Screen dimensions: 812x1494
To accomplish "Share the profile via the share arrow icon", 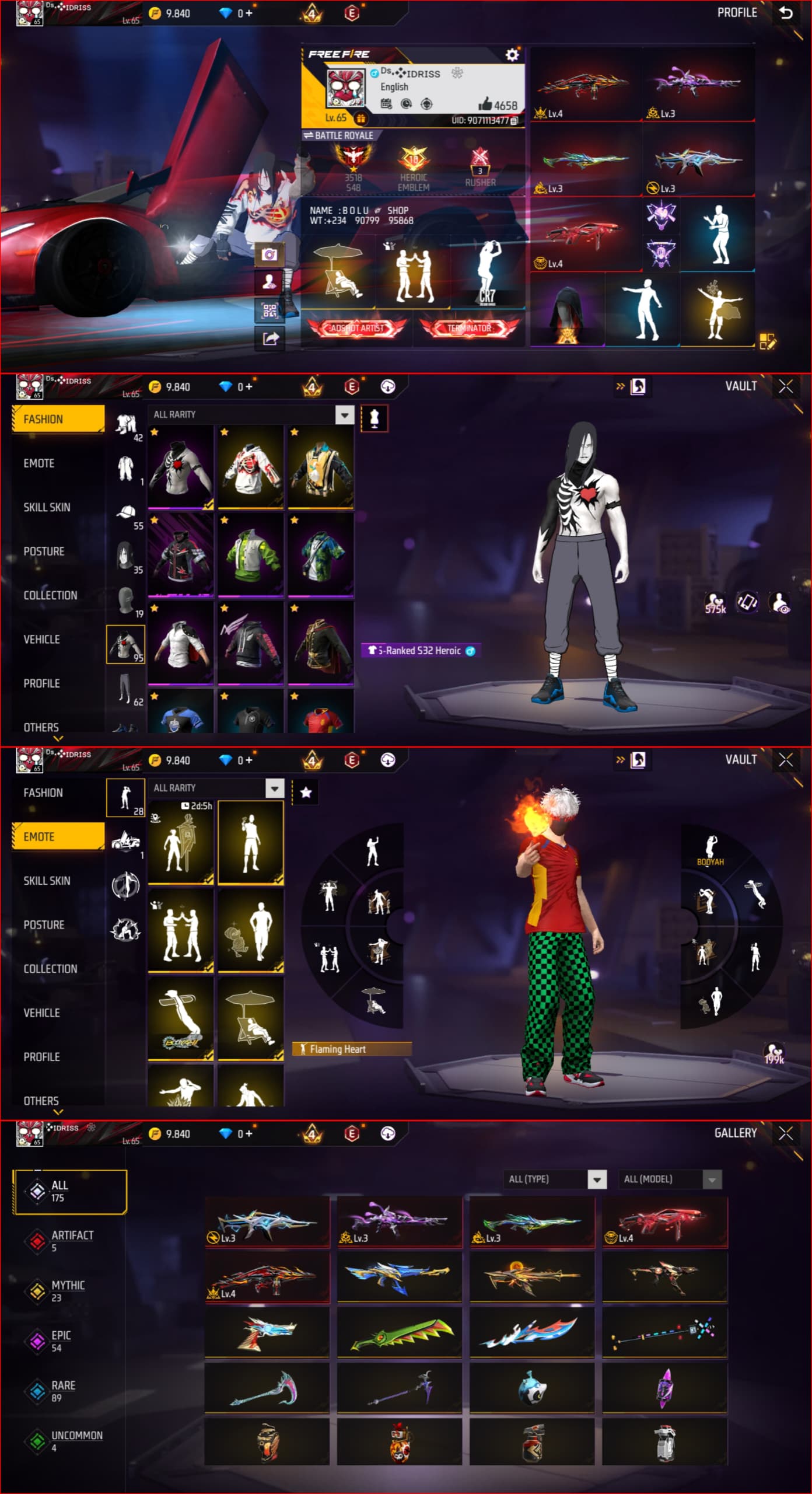I will click(268, 336).
